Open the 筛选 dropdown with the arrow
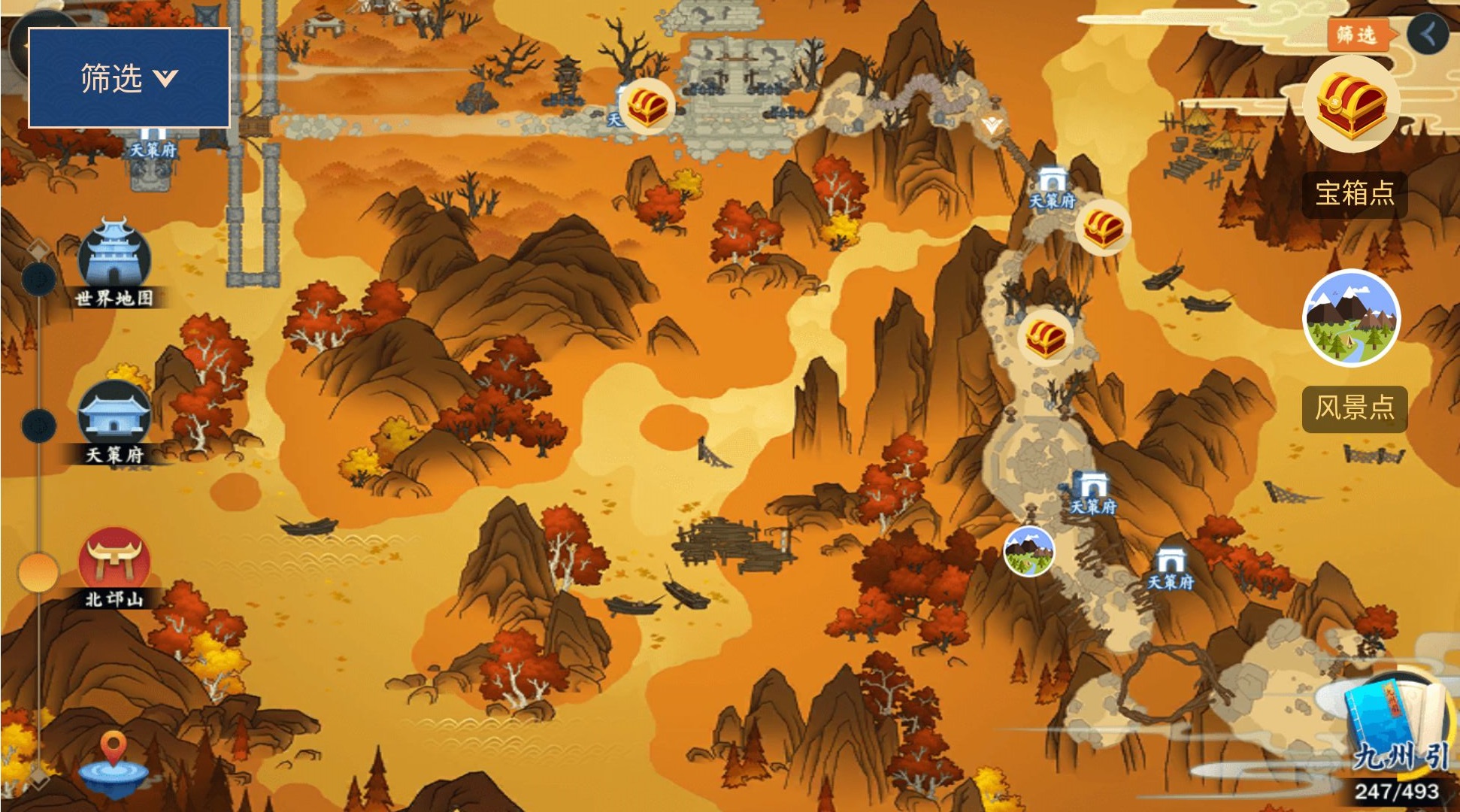 [x=129, y=78]
